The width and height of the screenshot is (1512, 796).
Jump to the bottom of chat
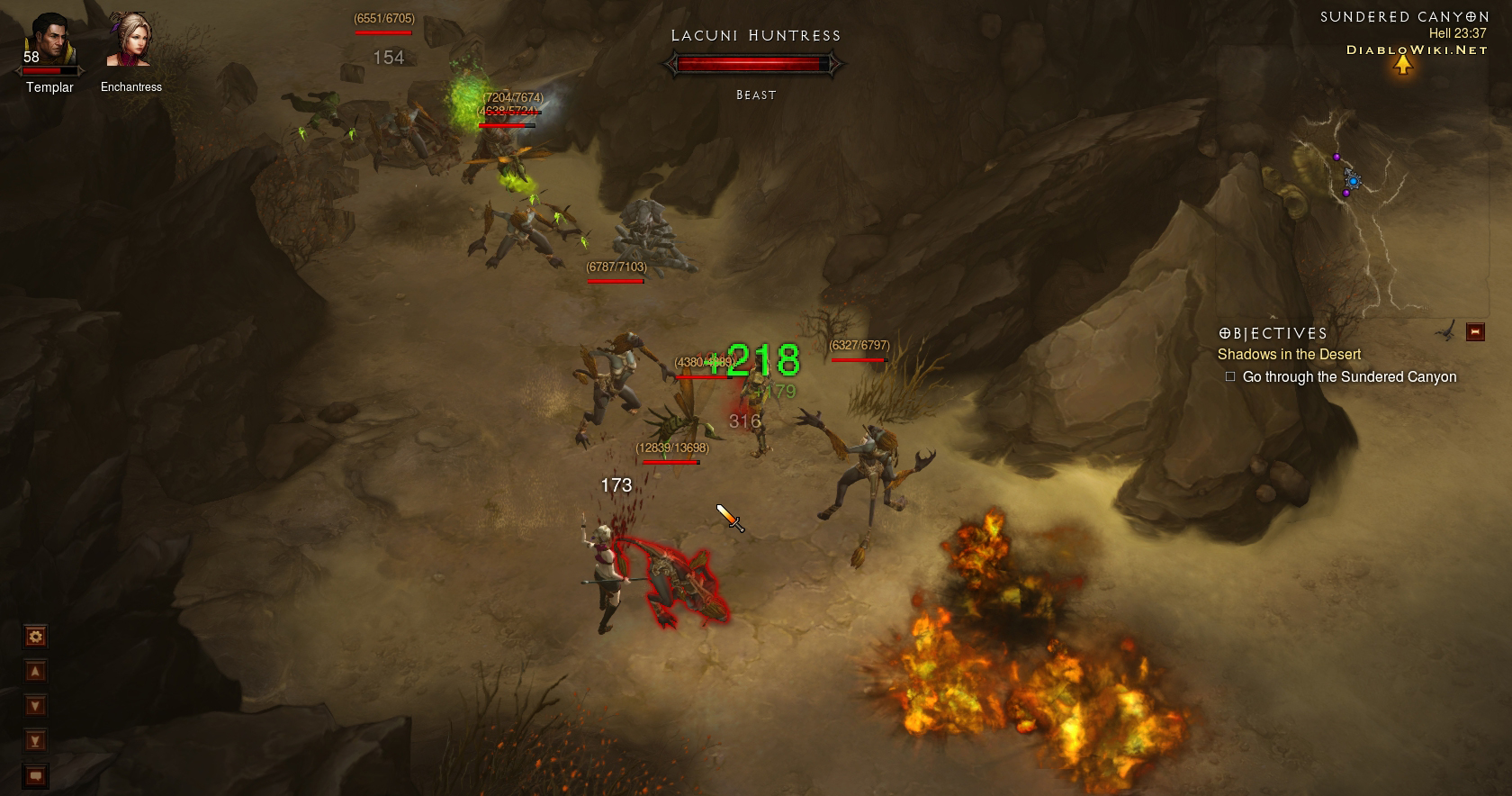coord(35,741)
